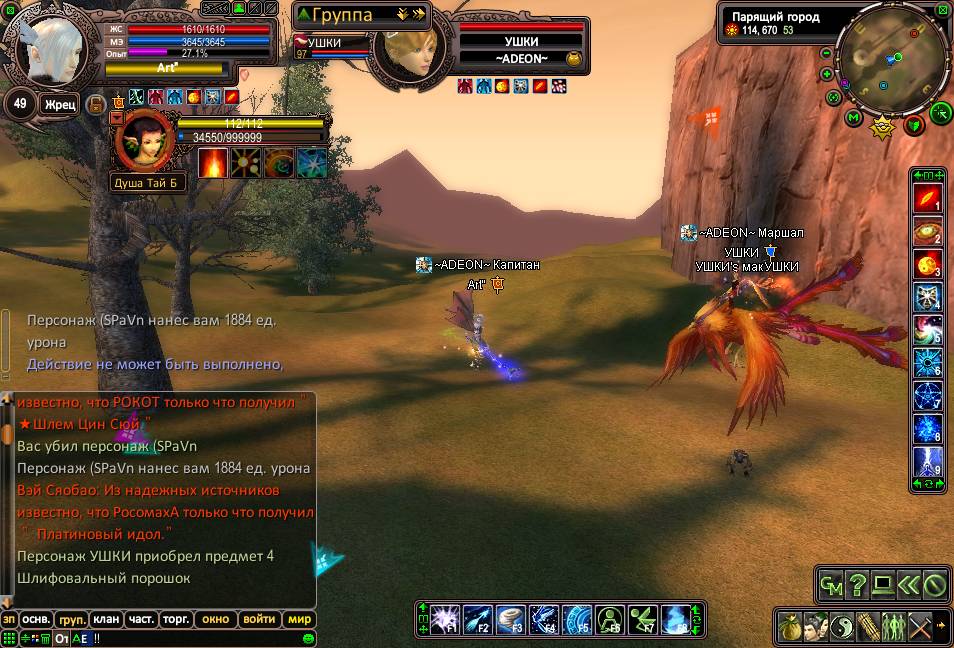Switch to the мир chat tab
954x648 pixels.
pyautogui.click(x=299, y=619)
